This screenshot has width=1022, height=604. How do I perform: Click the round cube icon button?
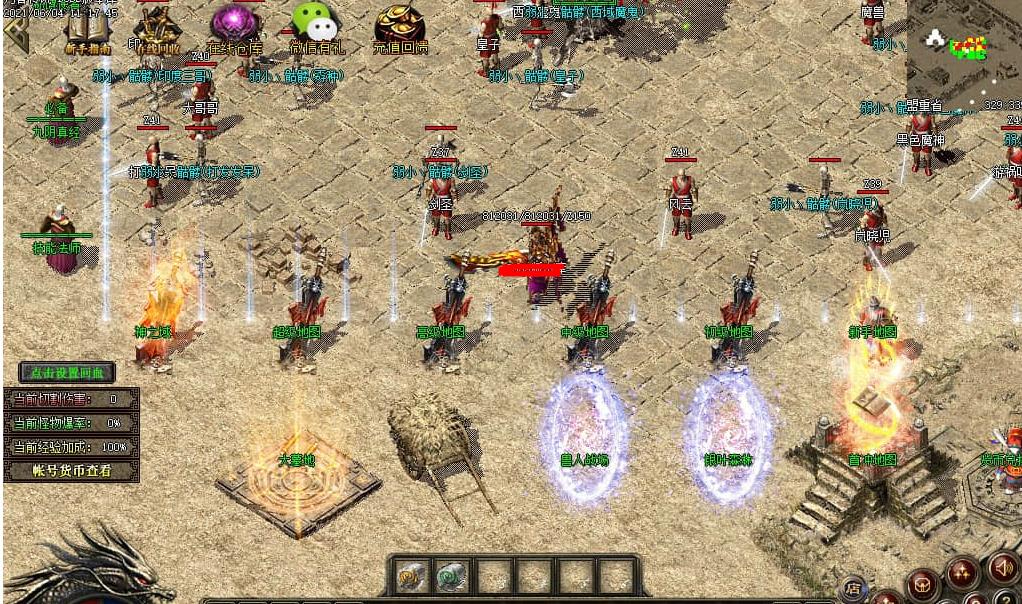tap(922, 583)
